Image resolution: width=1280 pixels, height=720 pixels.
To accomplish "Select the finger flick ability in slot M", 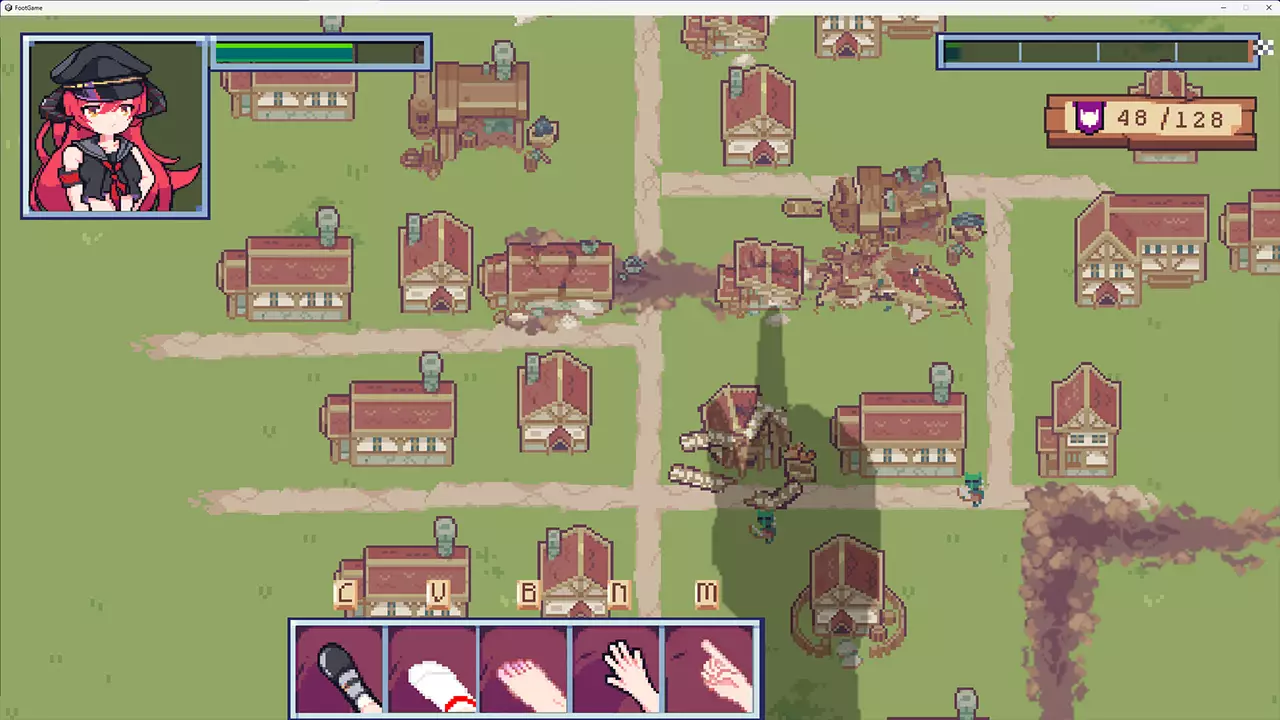I will [710, 668].
